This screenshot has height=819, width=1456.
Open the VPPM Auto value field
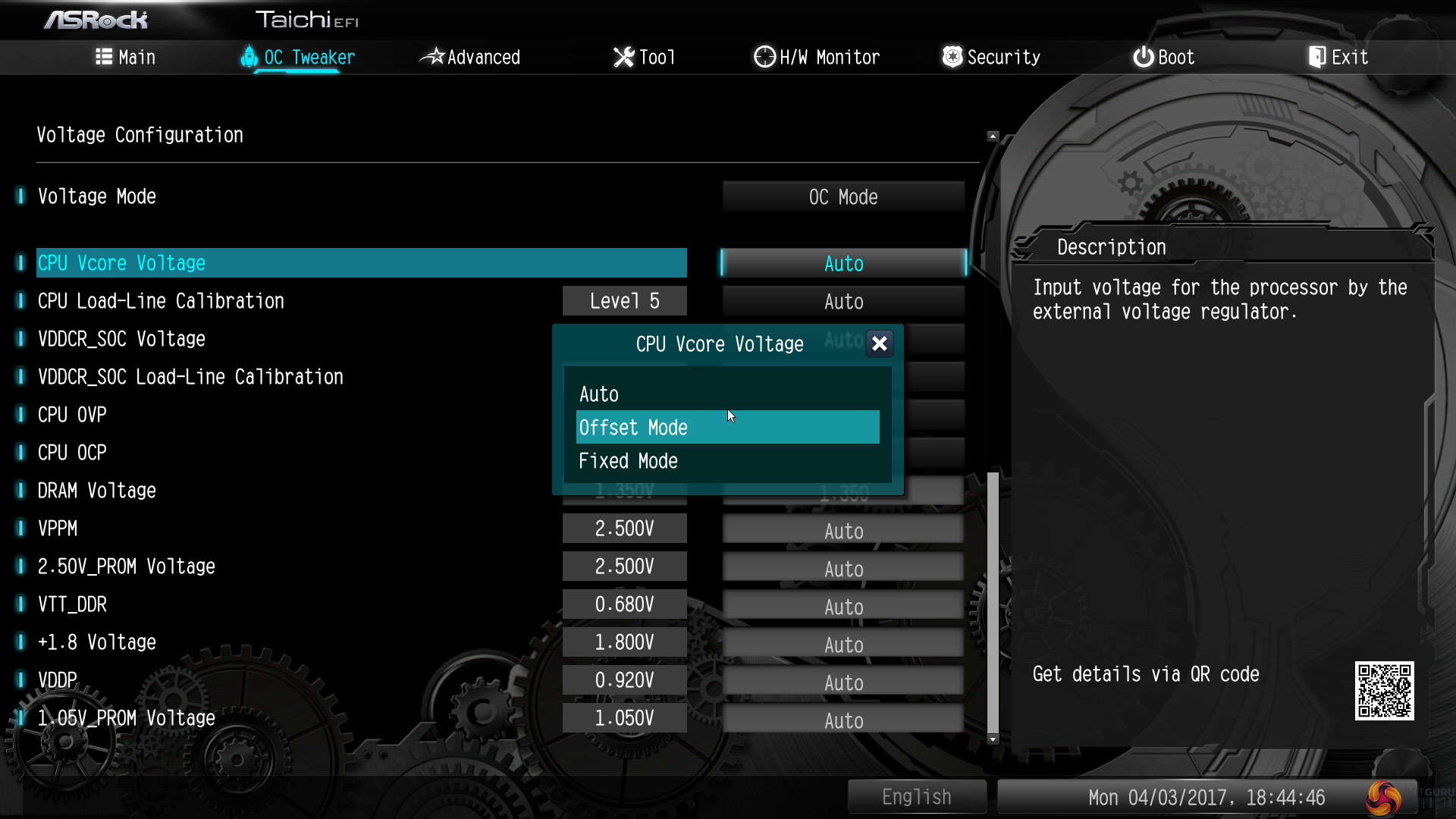843,531
